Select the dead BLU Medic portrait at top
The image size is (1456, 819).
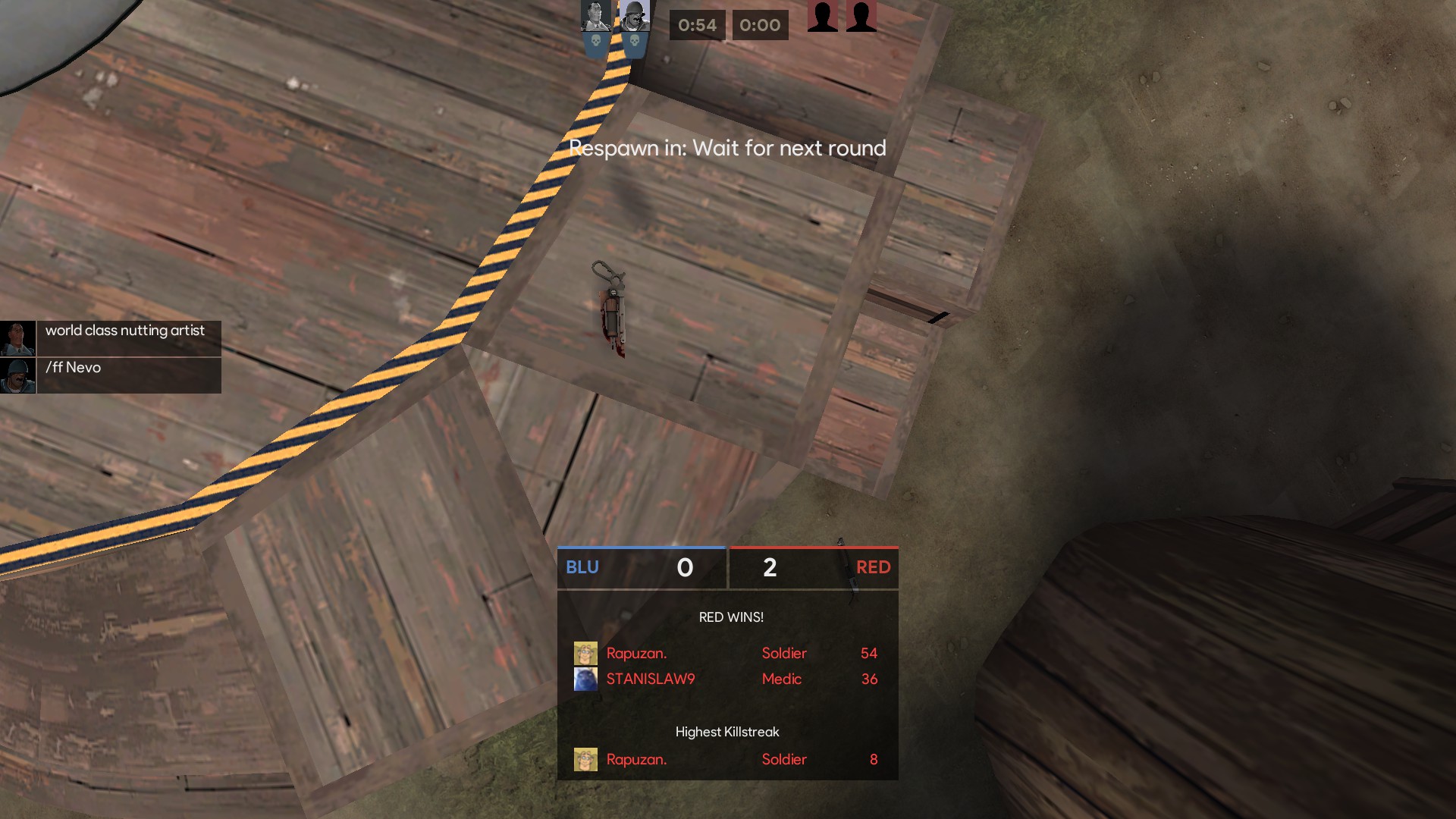595,17
